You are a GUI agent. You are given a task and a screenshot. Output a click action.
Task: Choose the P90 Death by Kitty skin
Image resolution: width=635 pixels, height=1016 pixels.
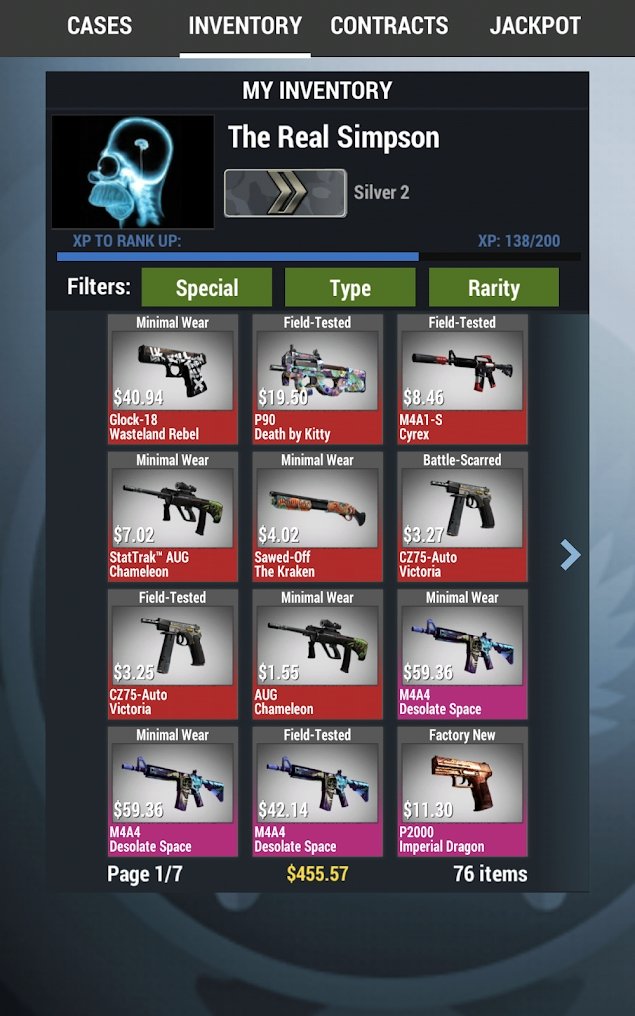click(x=317, y=380)
